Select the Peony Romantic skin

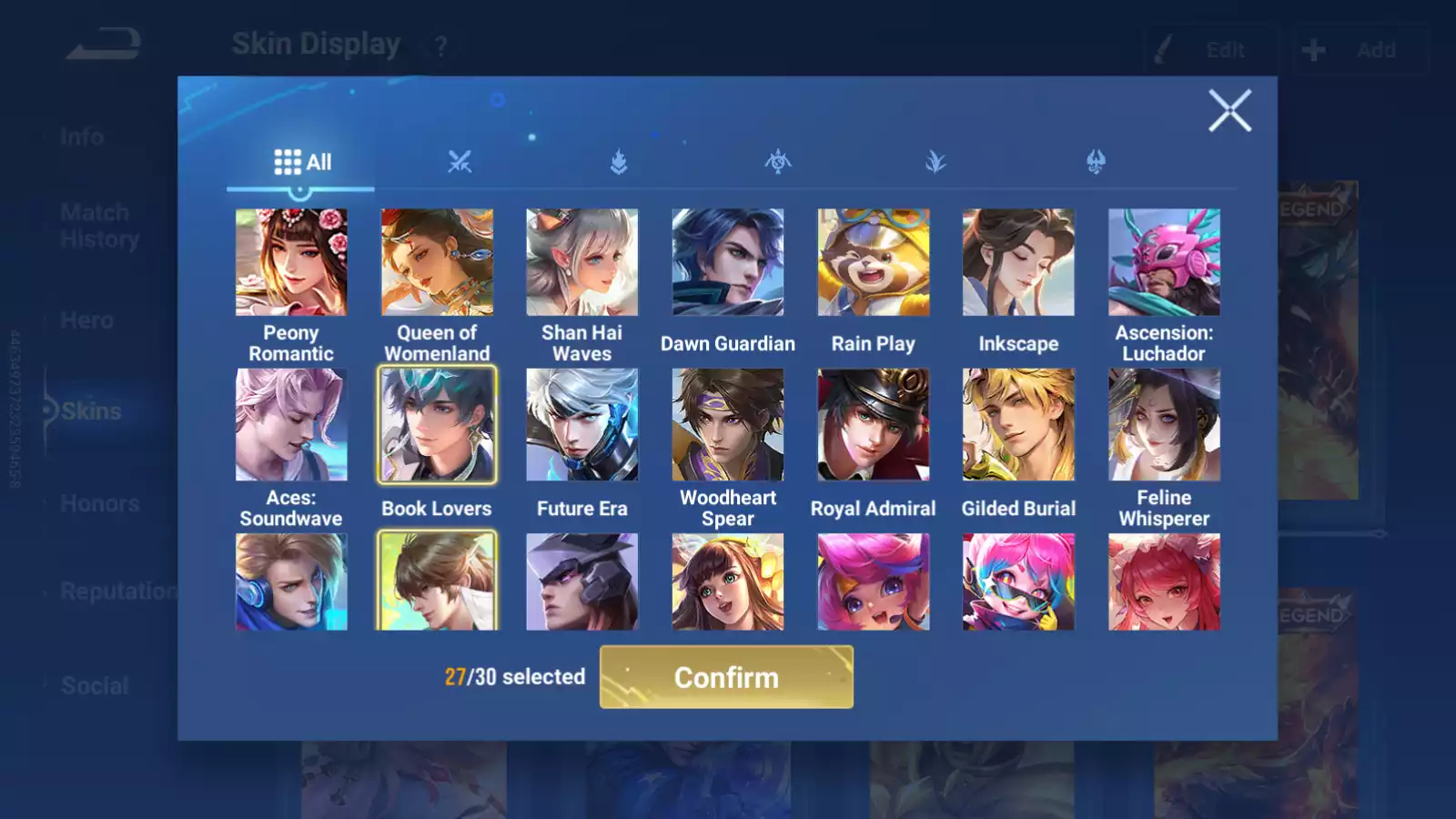pos(291,262)
